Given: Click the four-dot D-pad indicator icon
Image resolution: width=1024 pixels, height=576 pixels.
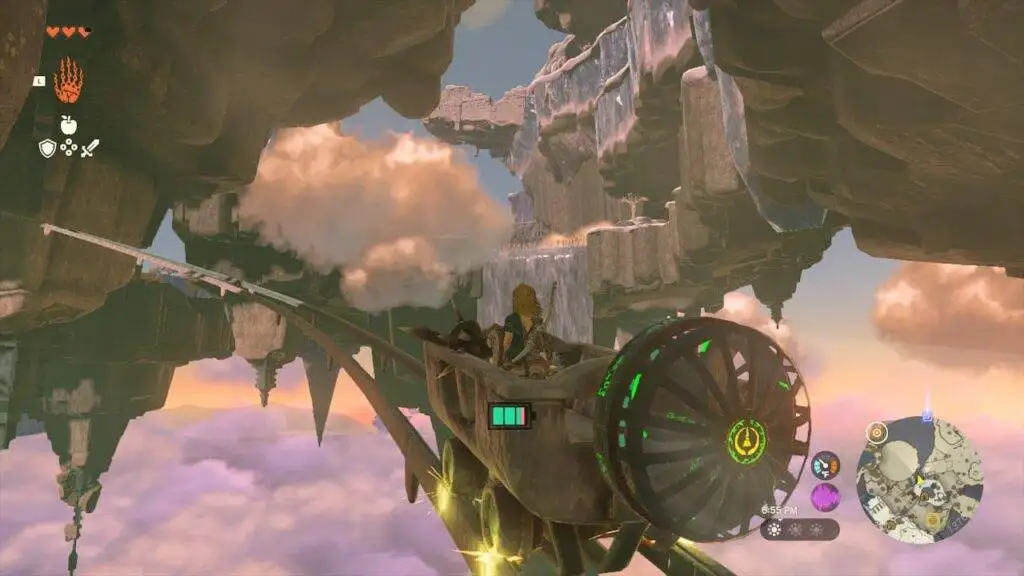Looking at the screenshot, I should pyautogui.click(x=68, y=148).
